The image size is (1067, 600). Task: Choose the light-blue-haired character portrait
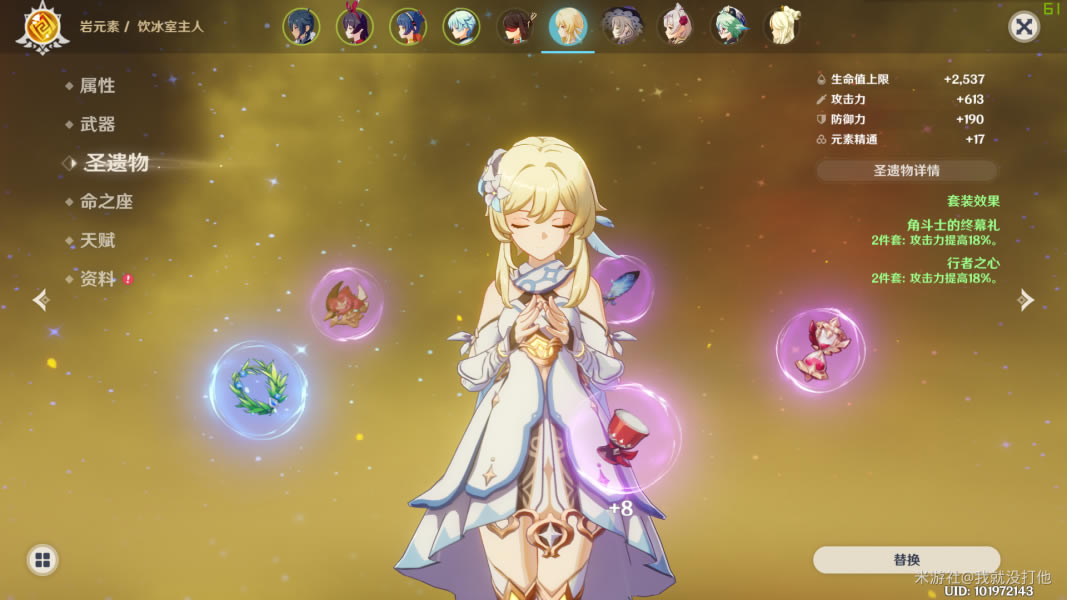461,27
